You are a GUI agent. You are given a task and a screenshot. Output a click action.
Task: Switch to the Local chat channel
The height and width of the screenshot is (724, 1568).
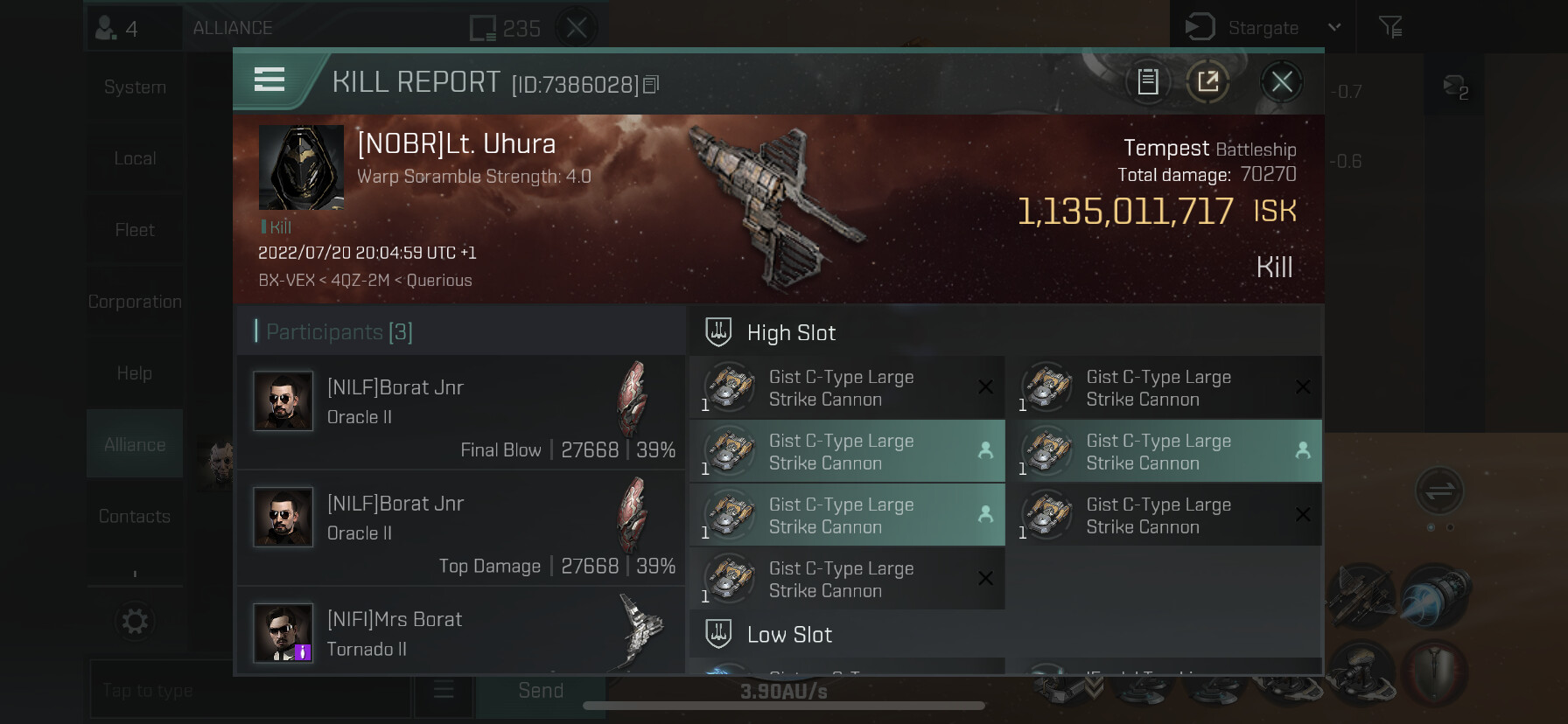[x=135, y=159]
